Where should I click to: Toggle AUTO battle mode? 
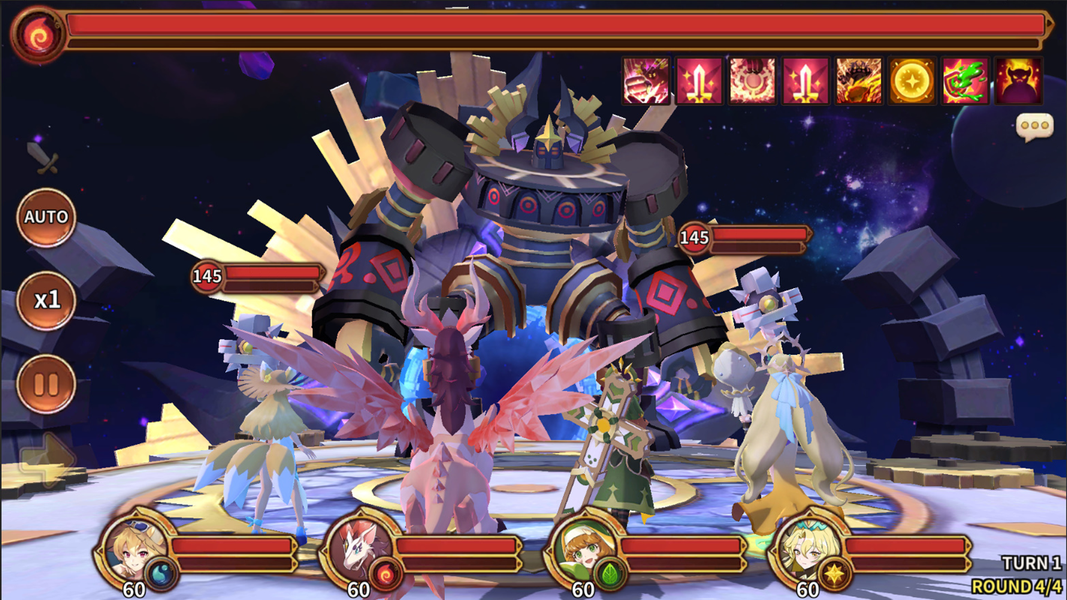[46, 217]
